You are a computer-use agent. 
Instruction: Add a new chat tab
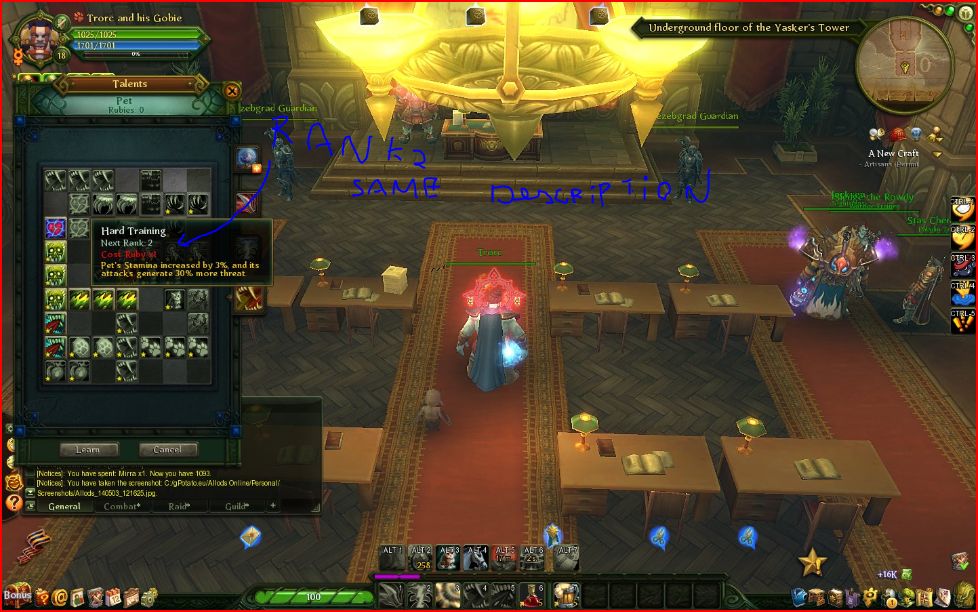tap(272, 506)
